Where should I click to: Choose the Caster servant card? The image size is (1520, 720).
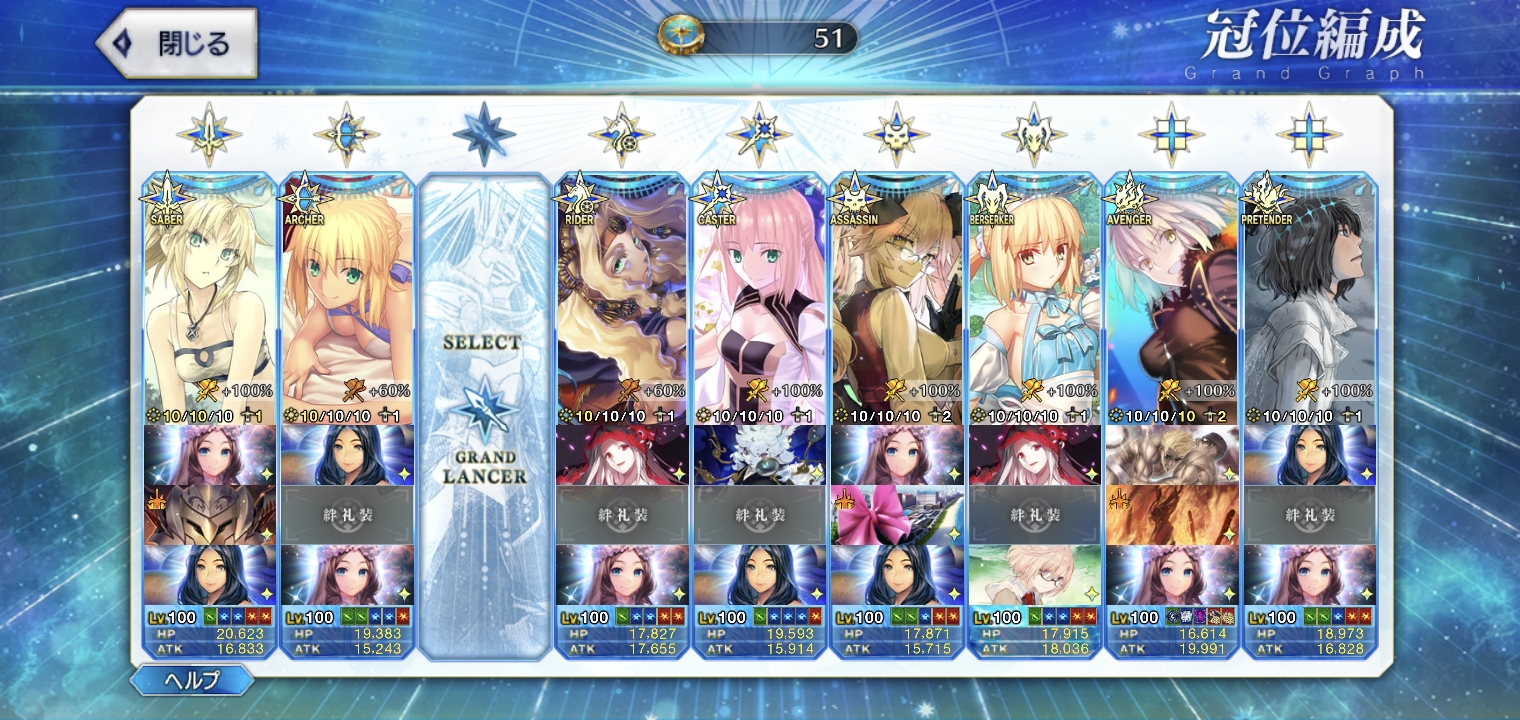pyautogui.click(x=759, y=300)
